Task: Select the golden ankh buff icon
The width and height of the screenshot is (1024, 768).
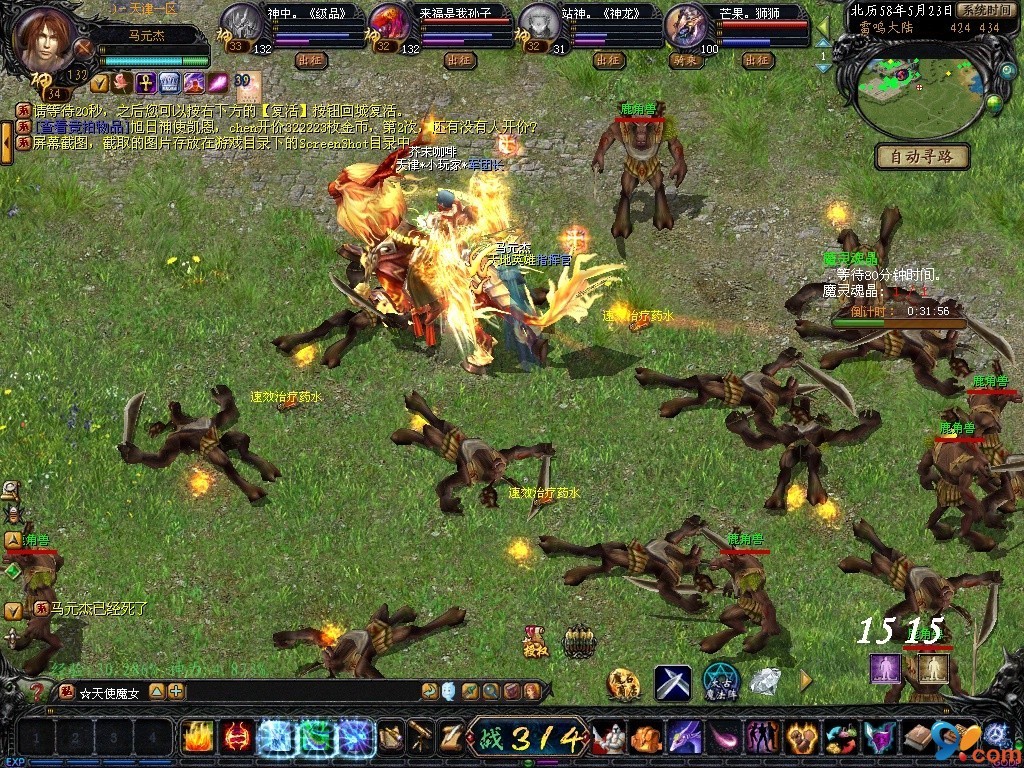Action: point(144,83)
